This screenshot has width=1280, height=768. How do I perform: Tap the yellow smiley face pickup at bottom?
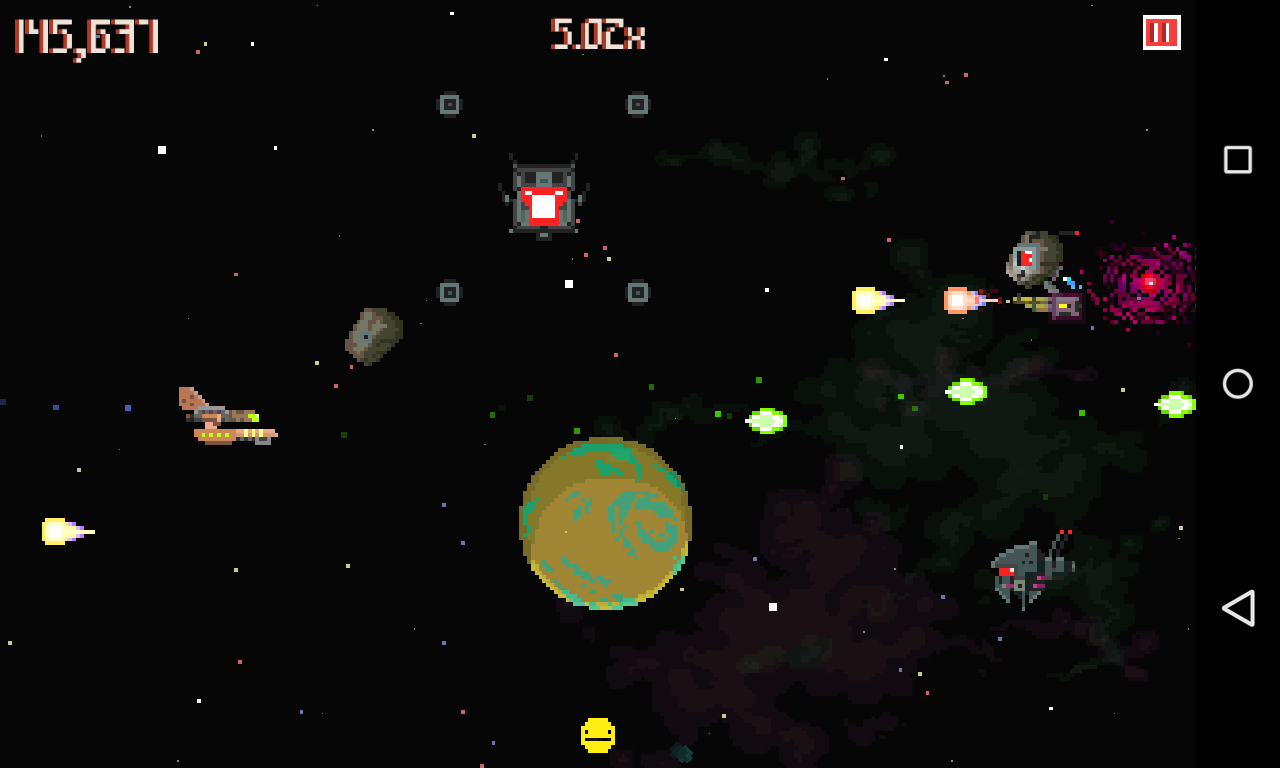pyautogui.click(x=597, y=733)
